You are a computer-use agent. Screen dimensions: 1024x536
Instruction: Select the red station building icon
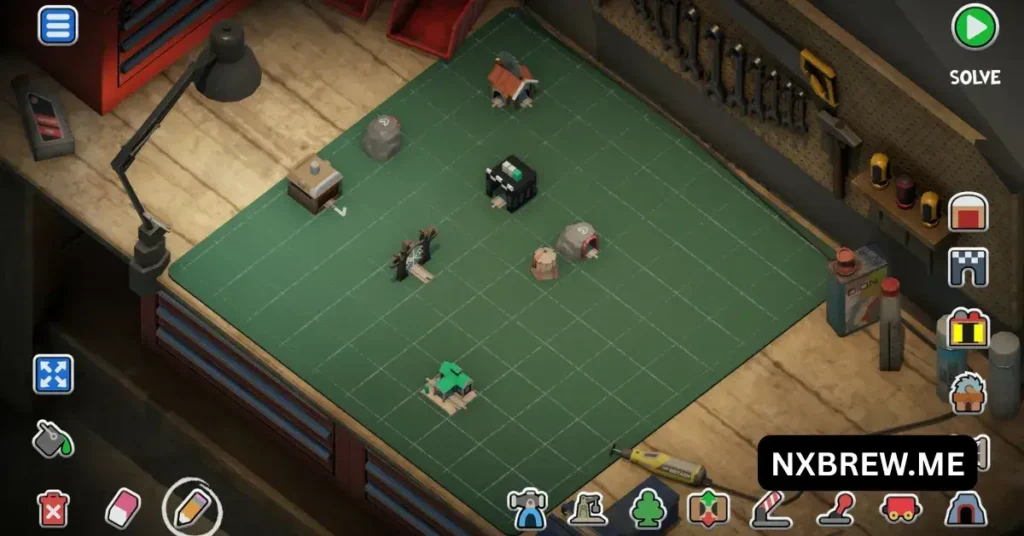point(968,212)
